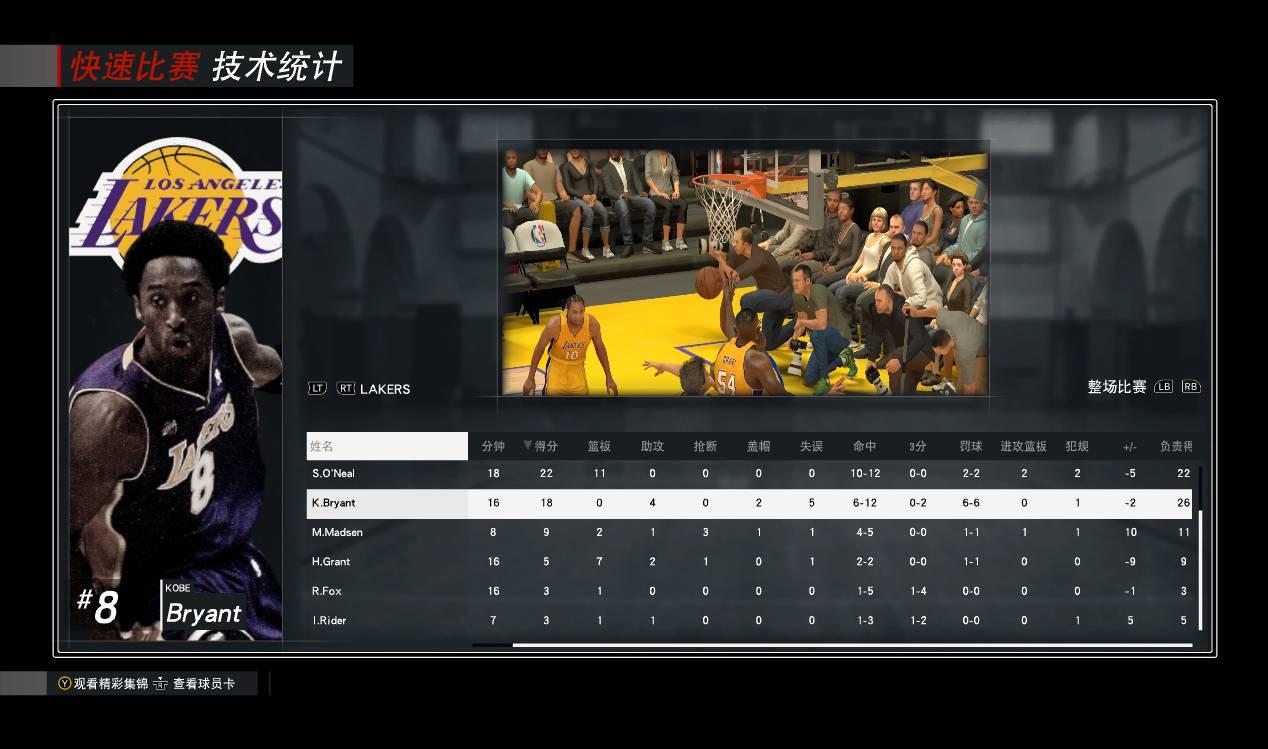Sort by the 分钟 minutes column
This screenshot has height=749, width=1268.
point(493,446)
